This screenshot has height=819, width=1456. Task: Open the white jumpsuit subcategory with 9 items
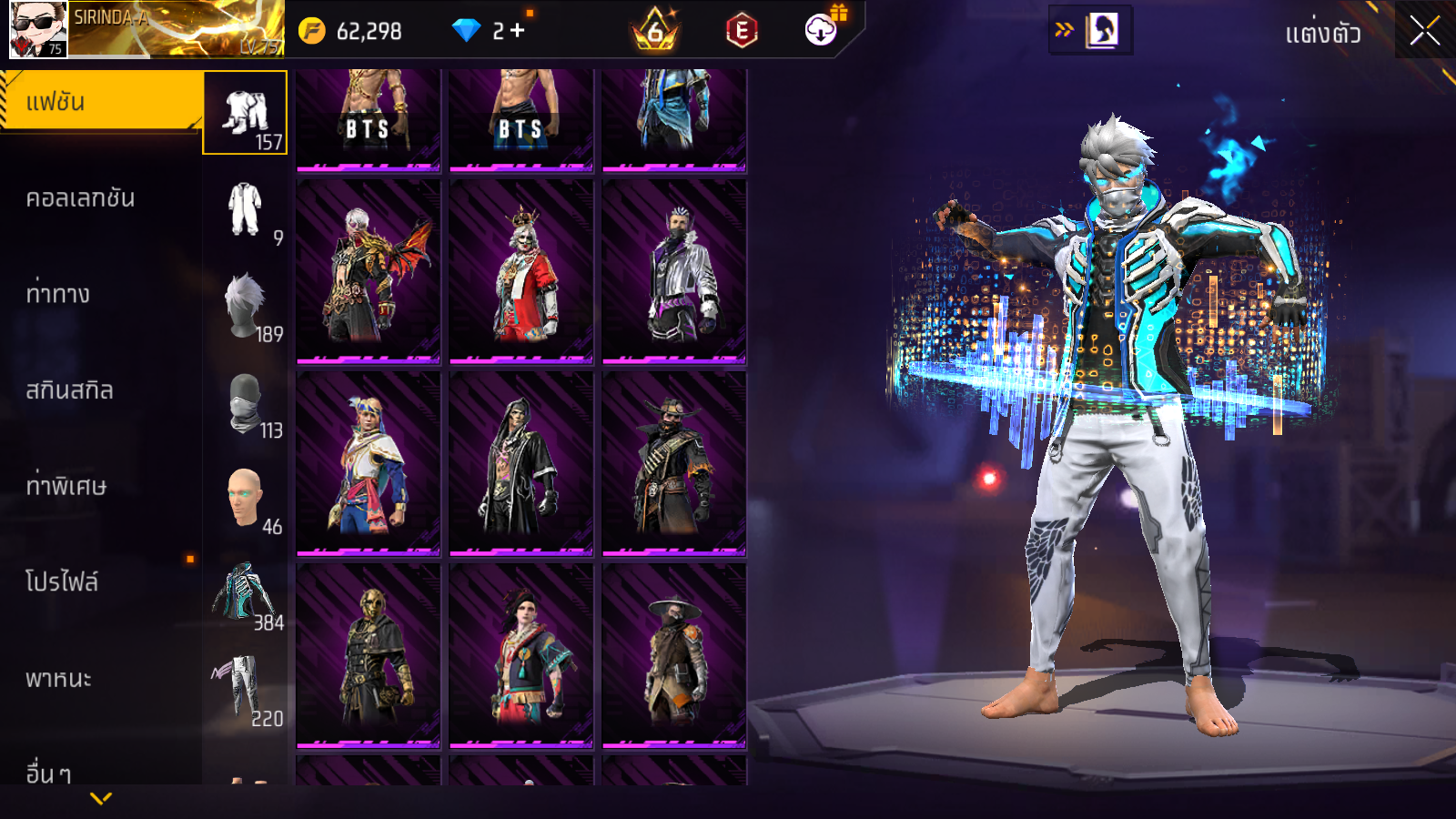245,209
